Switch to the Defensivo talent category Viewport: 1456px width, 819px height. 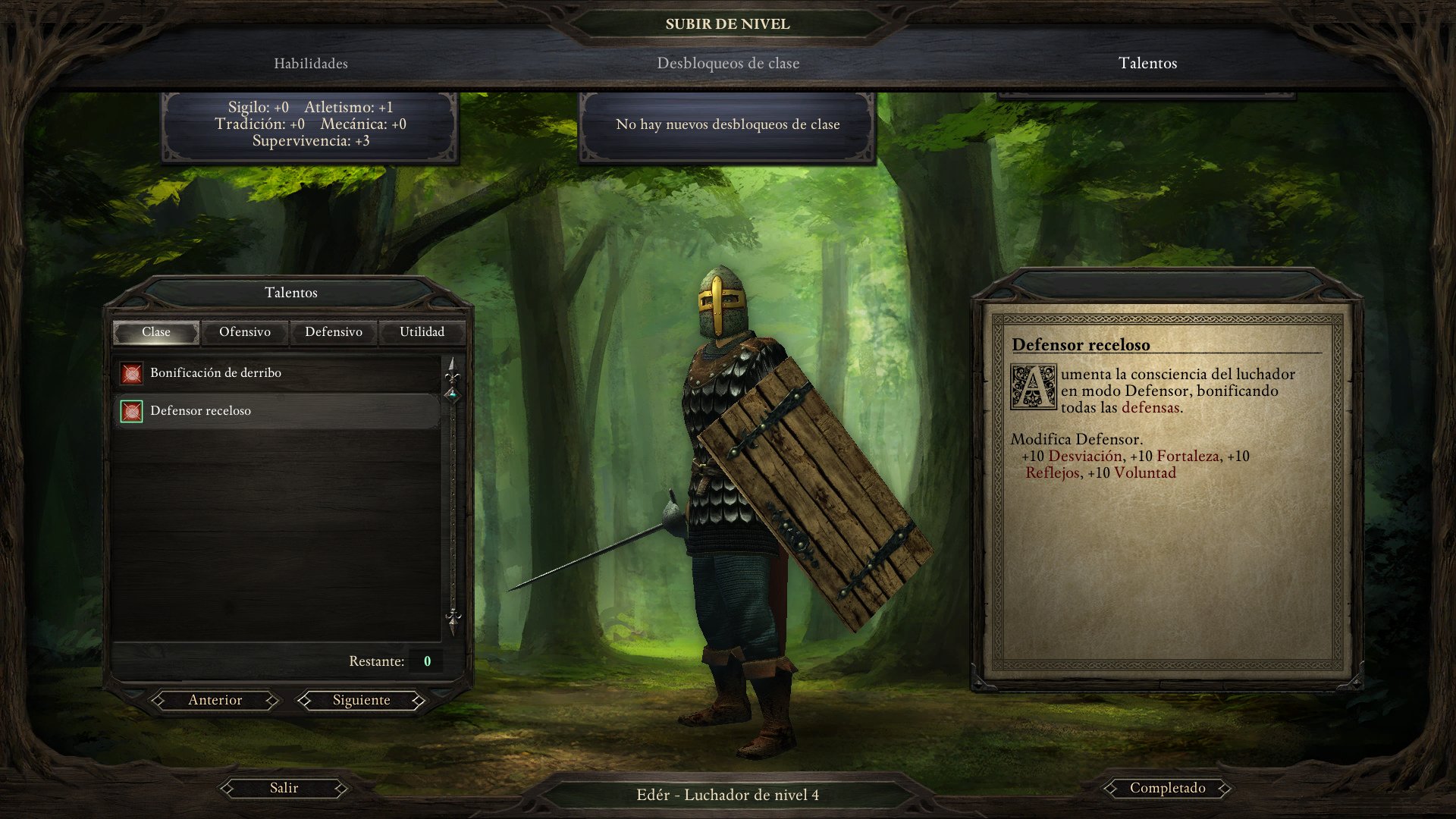point(334,331)
